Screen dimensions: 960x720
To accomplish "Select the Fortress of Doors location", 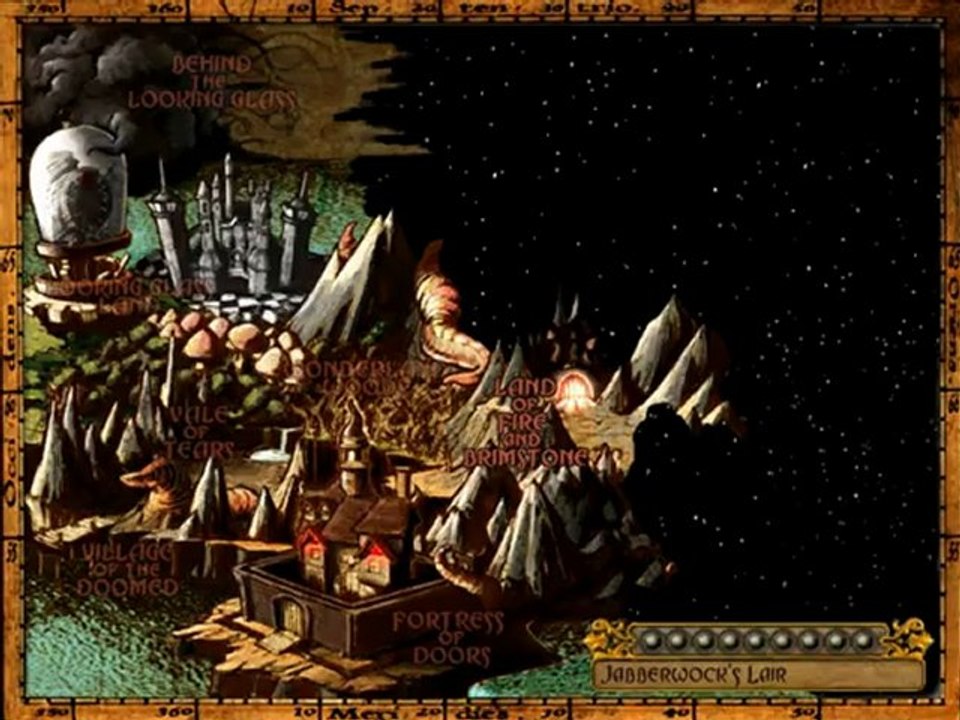I will pyautogui.click(x=447, y=638).
